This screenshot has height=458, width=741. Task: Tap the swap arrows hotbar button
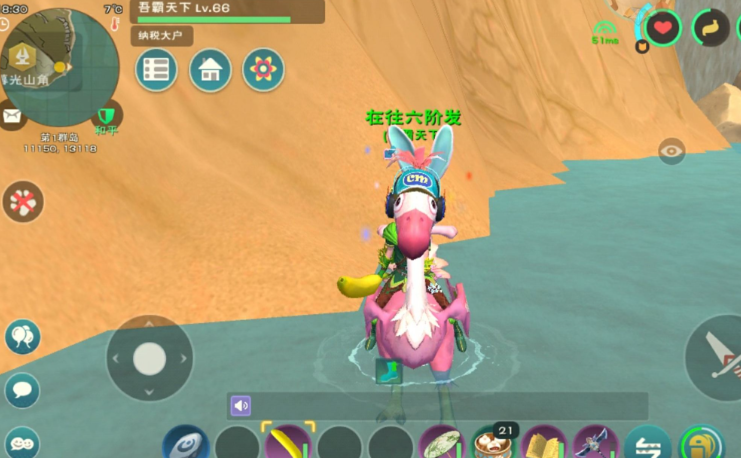point(648,443)
